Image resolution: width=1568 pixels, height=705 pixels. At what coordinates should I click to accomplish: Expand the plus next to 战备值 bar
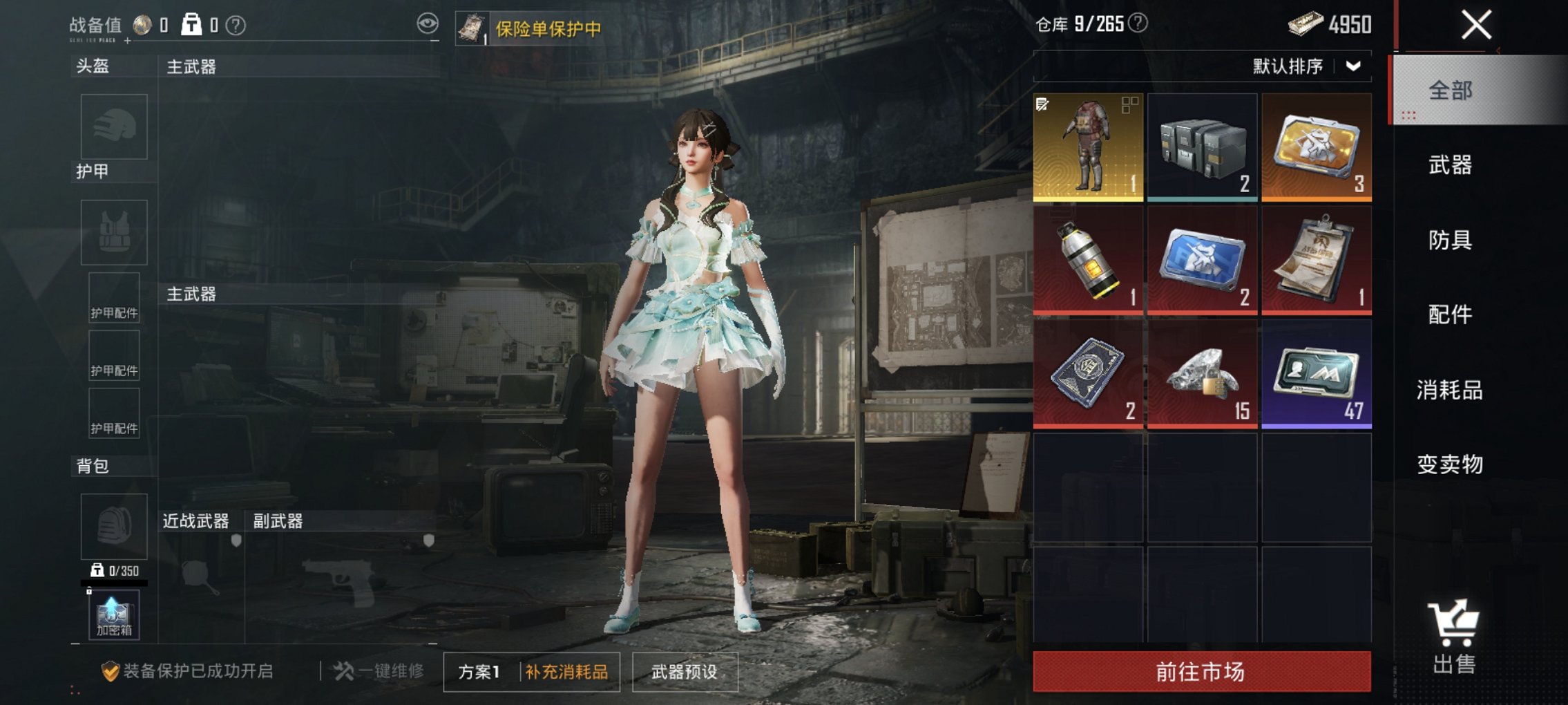tap(127, 41)
